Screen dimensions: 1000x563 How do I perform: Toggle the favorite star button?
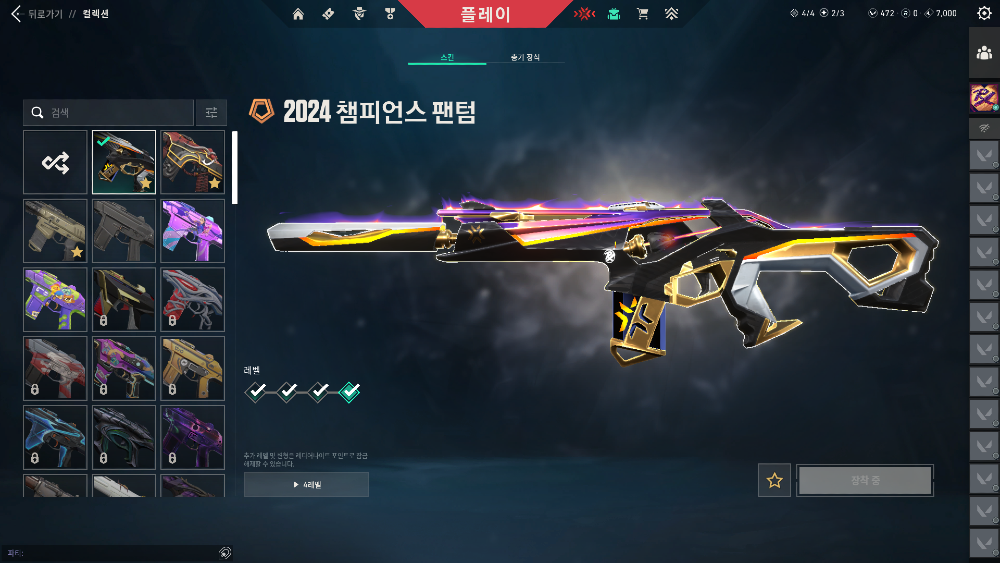(x=774, y=481)
